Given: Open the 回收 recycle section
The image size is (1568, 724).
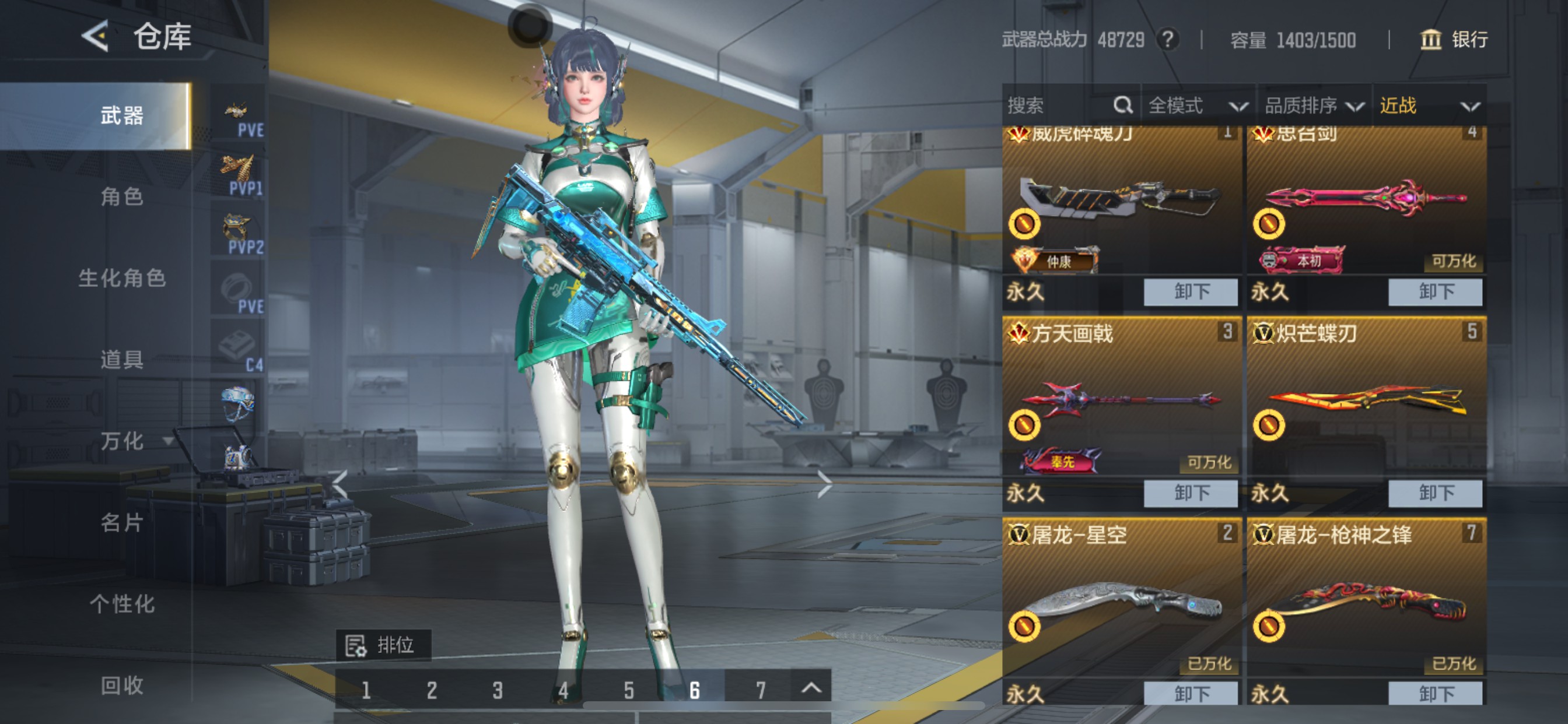Looking at the screenshot, I should (122, 686).
